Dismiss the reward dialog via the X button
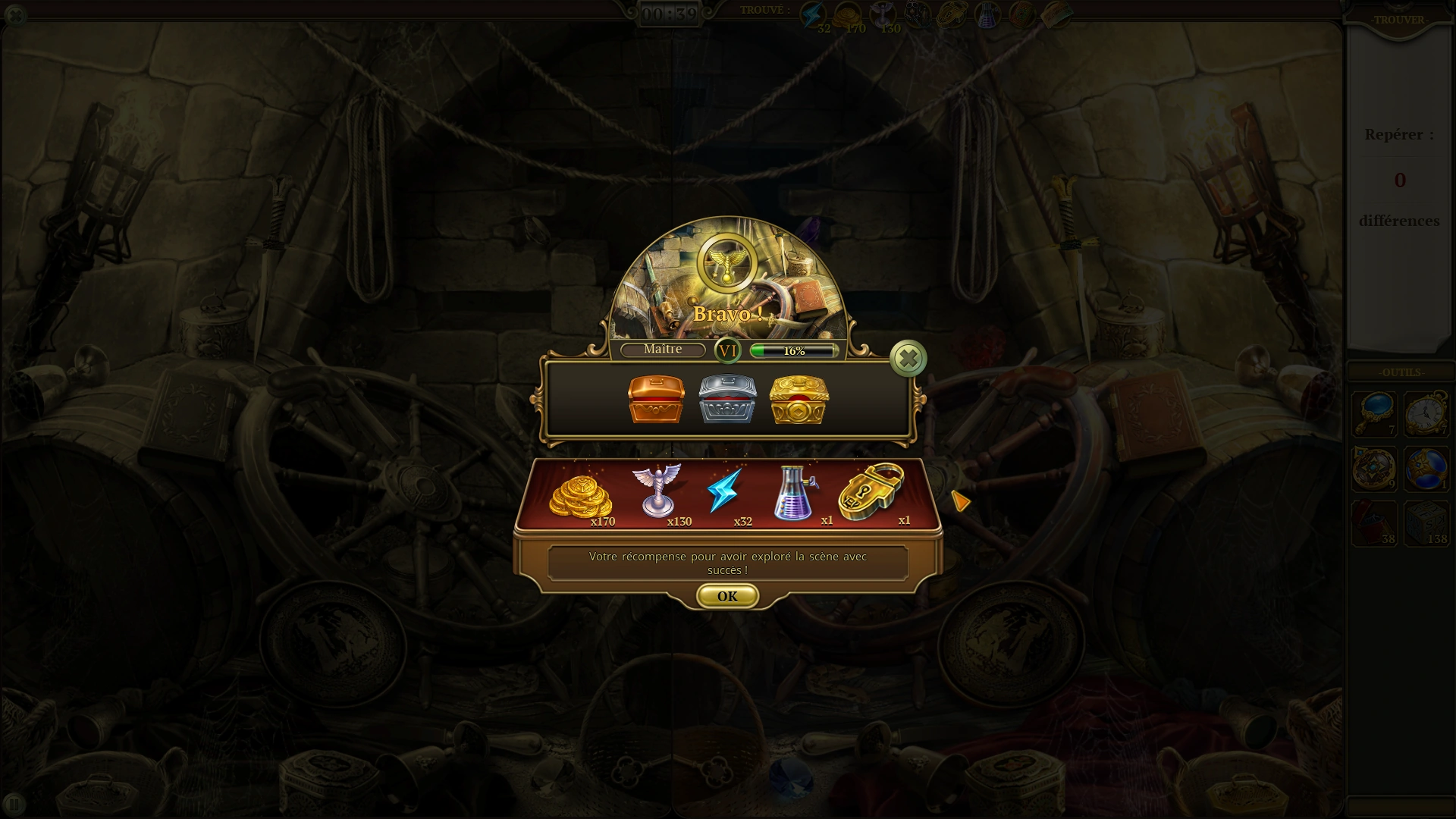1456x819 pixels. (908, 358)
